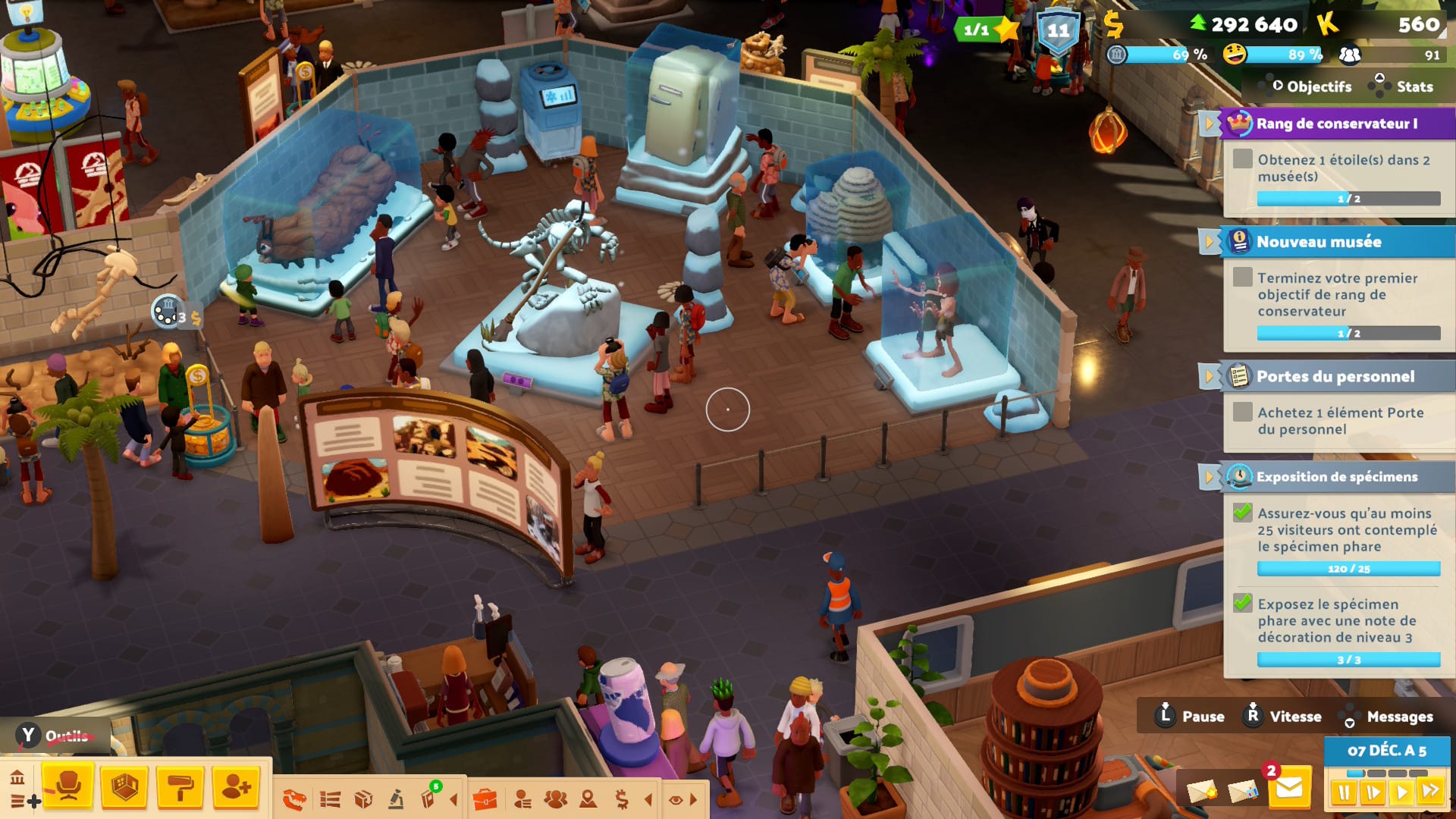Open the Exposition de spécimens objective

1336,477
